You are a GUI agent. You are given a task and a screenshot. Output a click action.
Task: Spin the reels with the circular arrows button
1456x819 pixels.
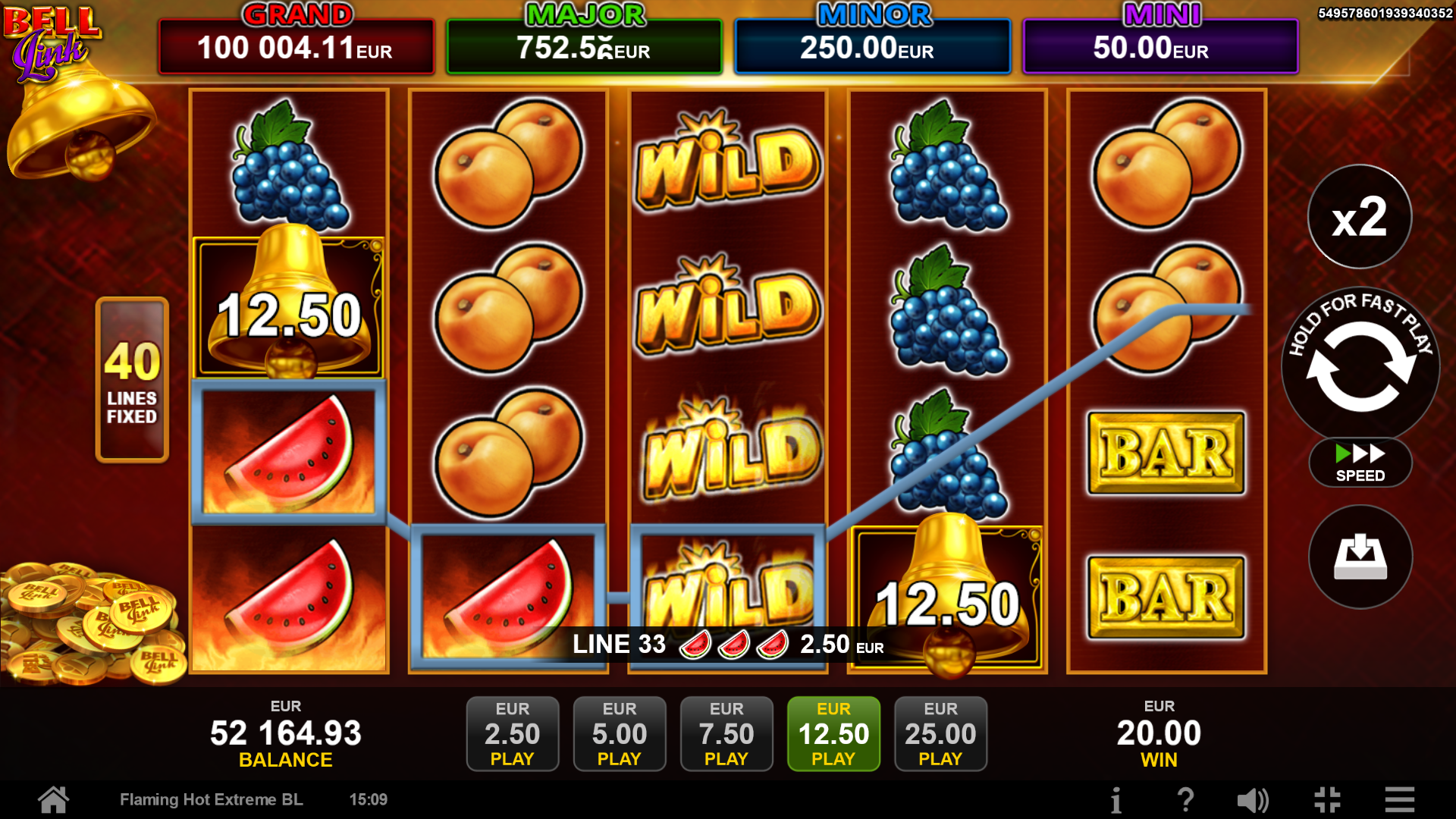1360,366
